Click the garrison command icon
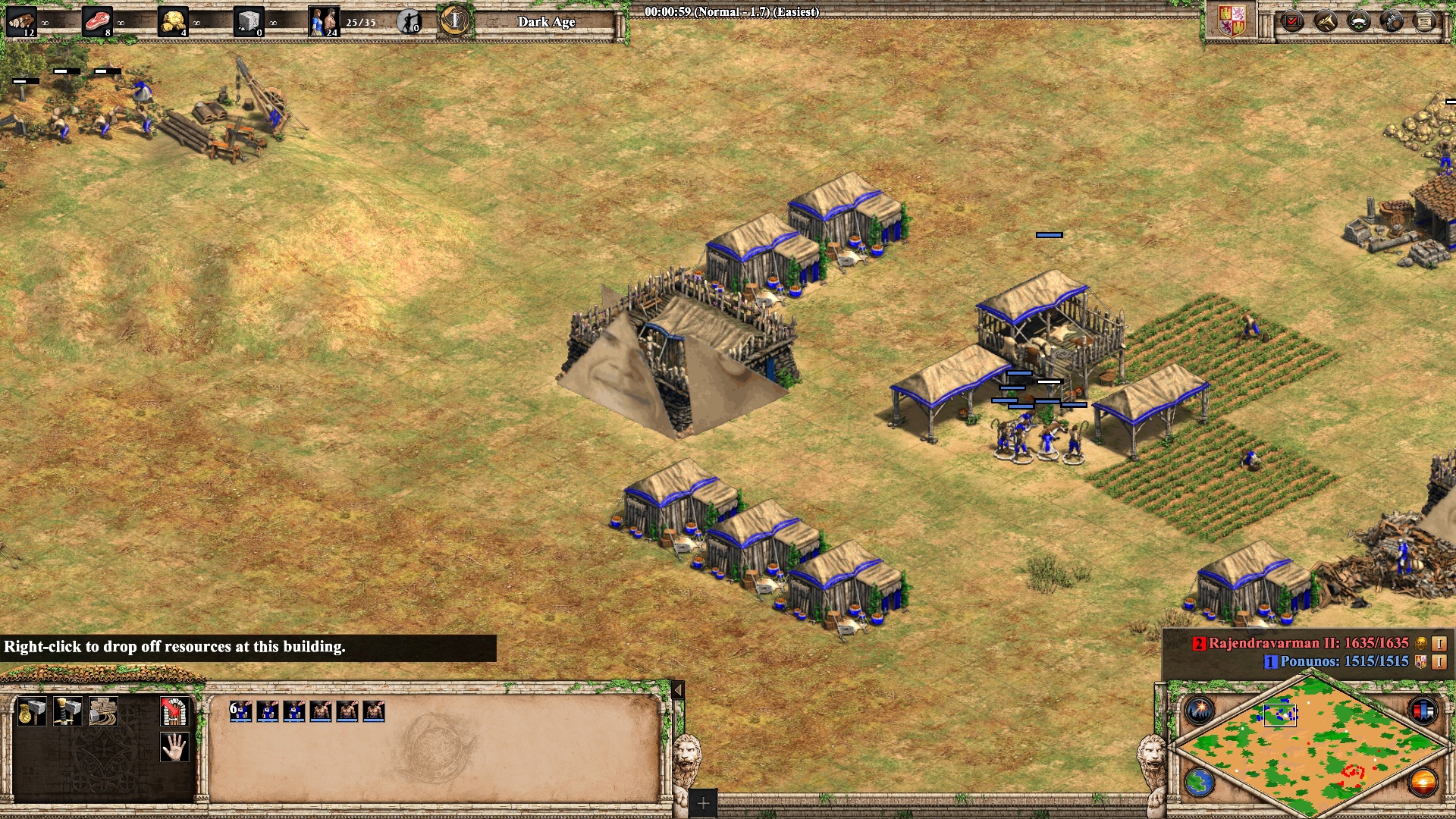 click(x=174, y=711)
